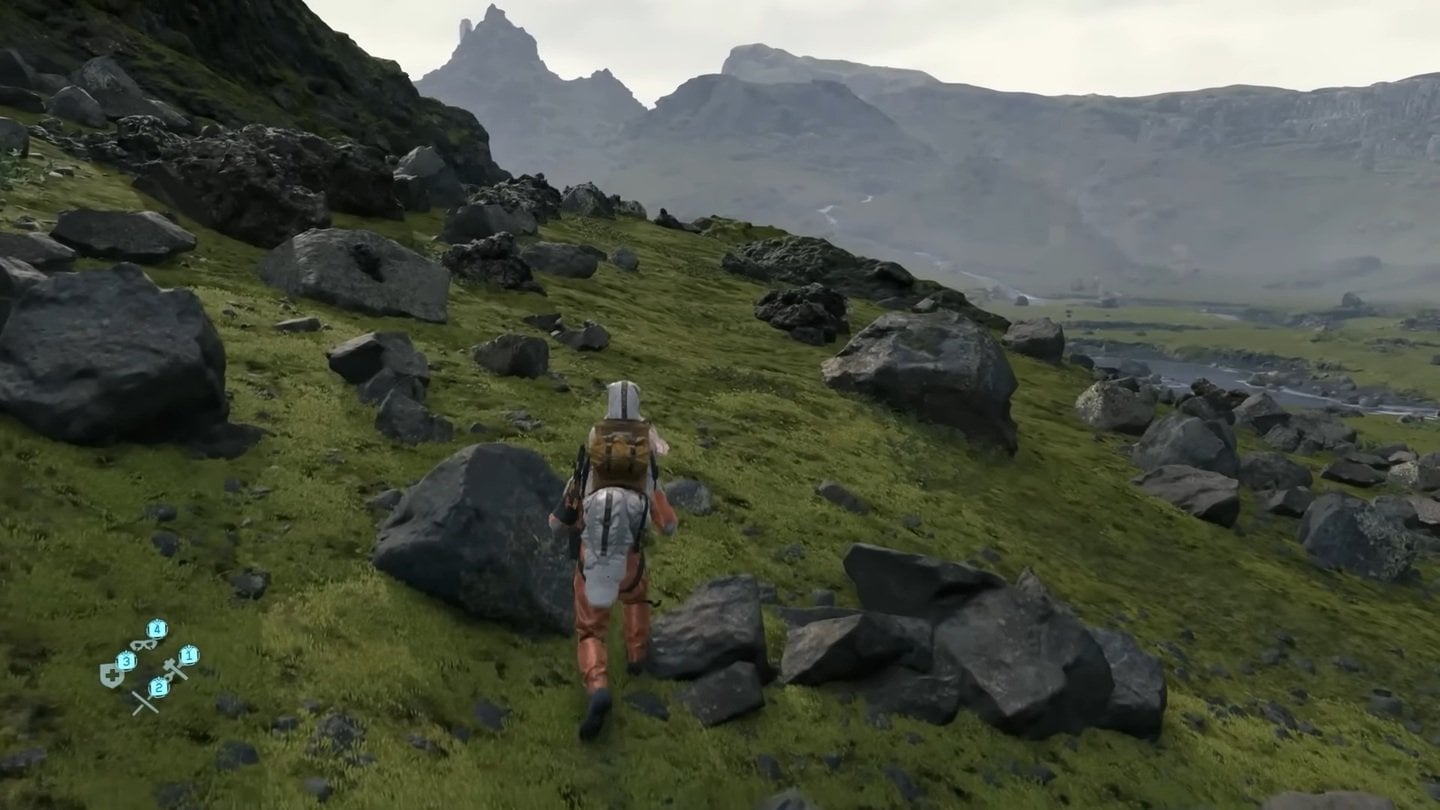Viewport: 1440px width, 810px height.
Task: Click the medical shield cross icon
Action: 110,674
